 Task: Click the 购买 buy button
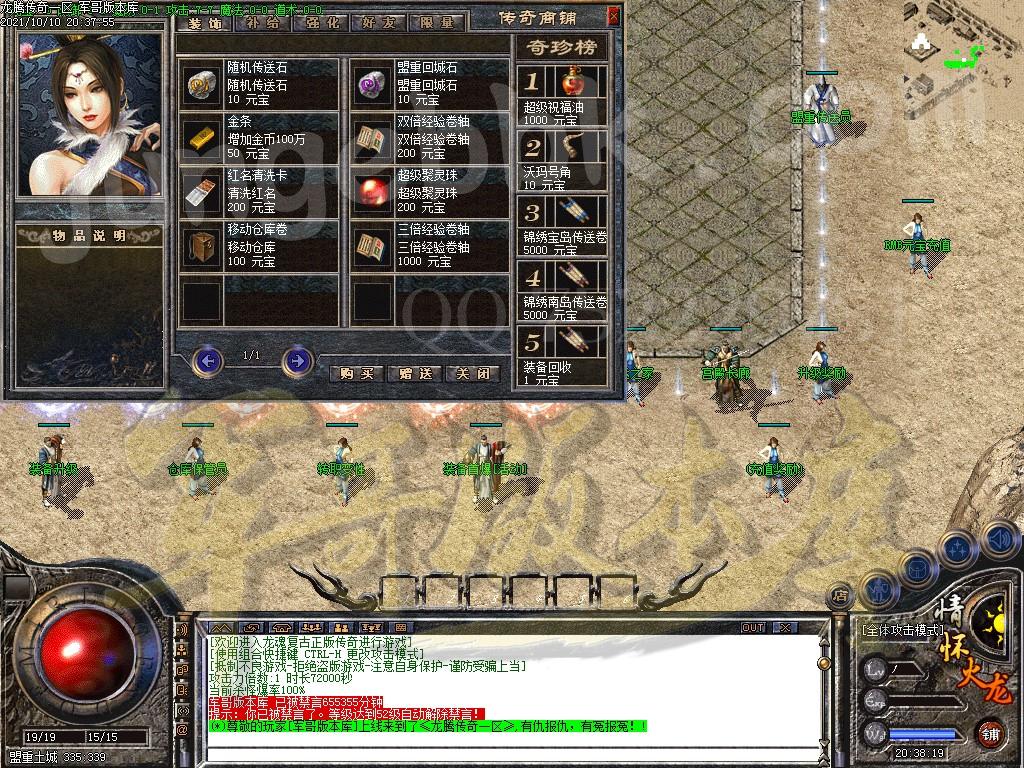[x=356, y=372]
